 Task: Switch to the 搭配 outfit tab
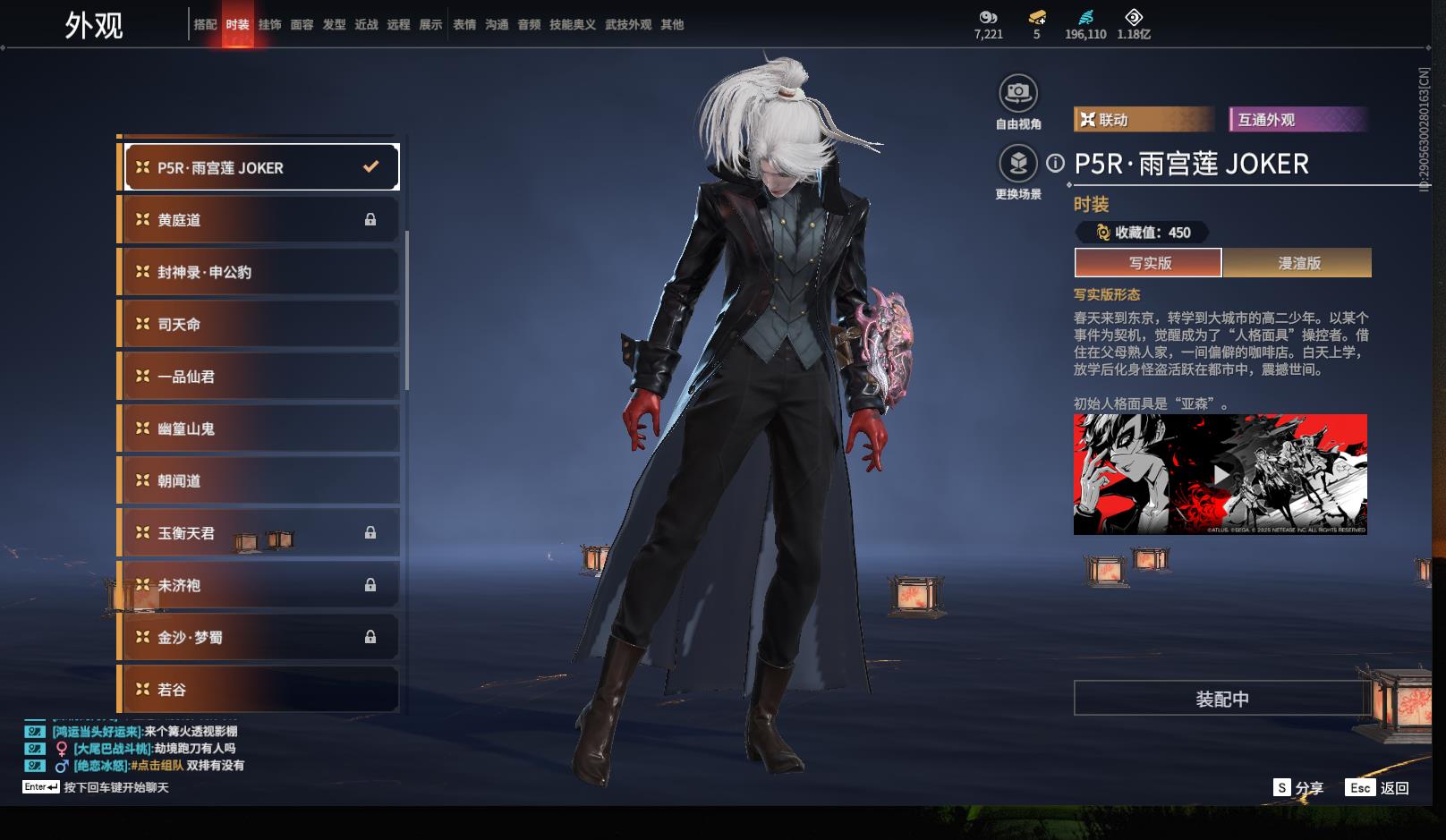[205, 25]
